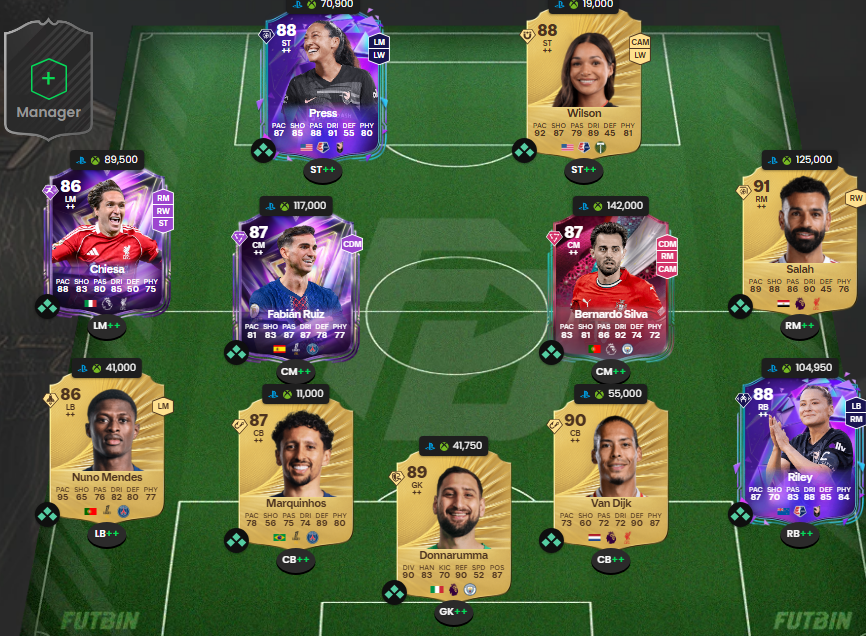Click the LB++ position badge
The image size is (866, 636).
pyautogui.click(x=107, y=534)
